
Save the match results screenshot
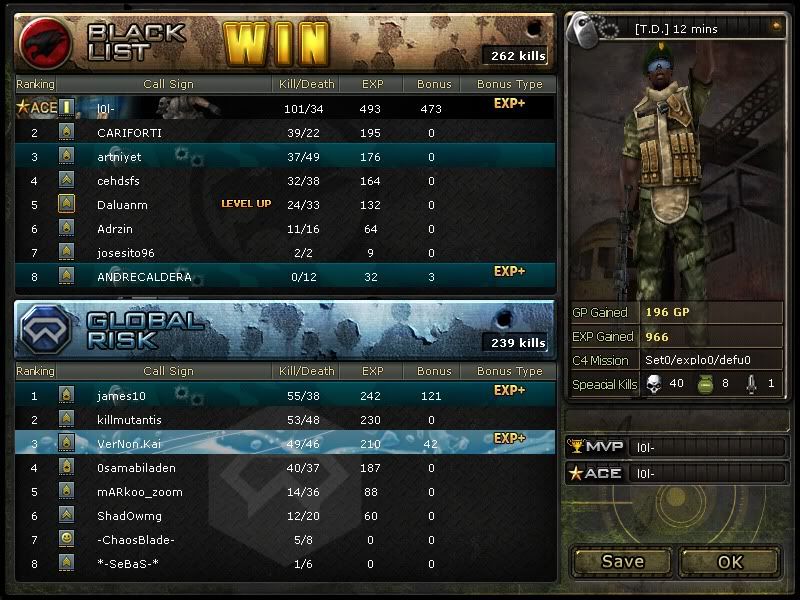click(622, 561)
